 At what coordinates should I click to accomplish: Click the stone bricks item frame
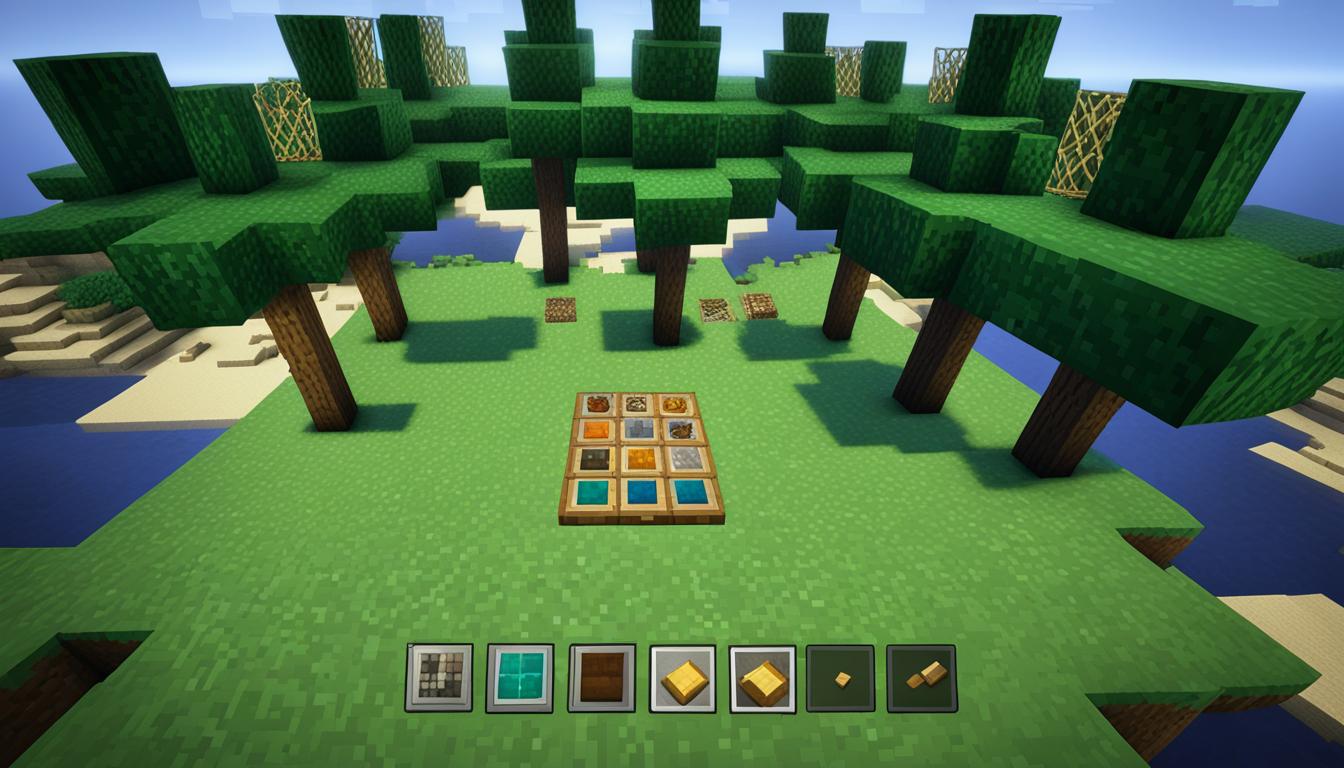(638, 429)
